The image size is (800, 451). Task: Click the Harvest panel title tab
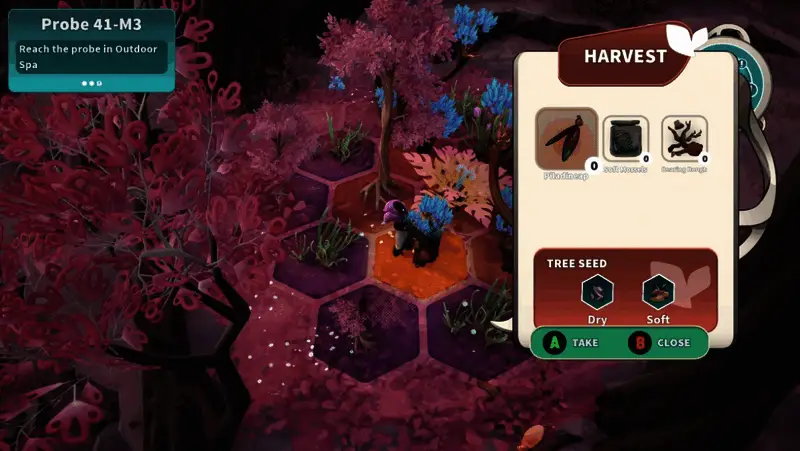tap(627, 56)
